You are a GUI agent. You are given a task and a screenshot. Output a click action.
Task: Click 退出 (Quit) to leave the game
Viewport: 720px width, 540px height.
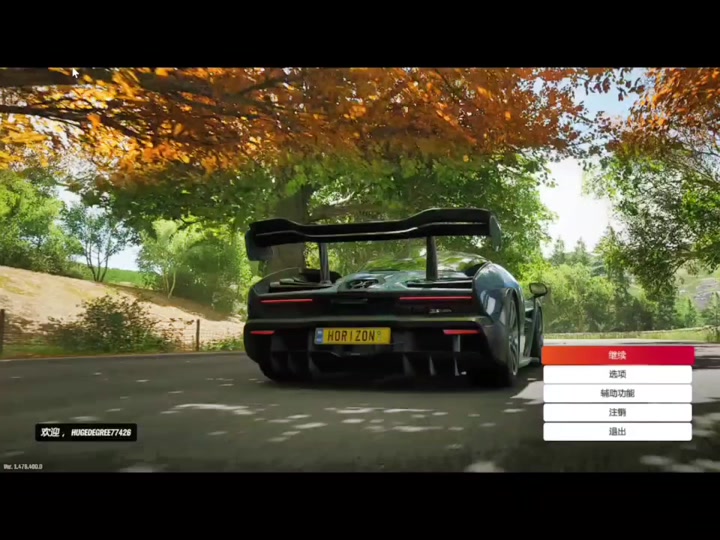(617, 431)
